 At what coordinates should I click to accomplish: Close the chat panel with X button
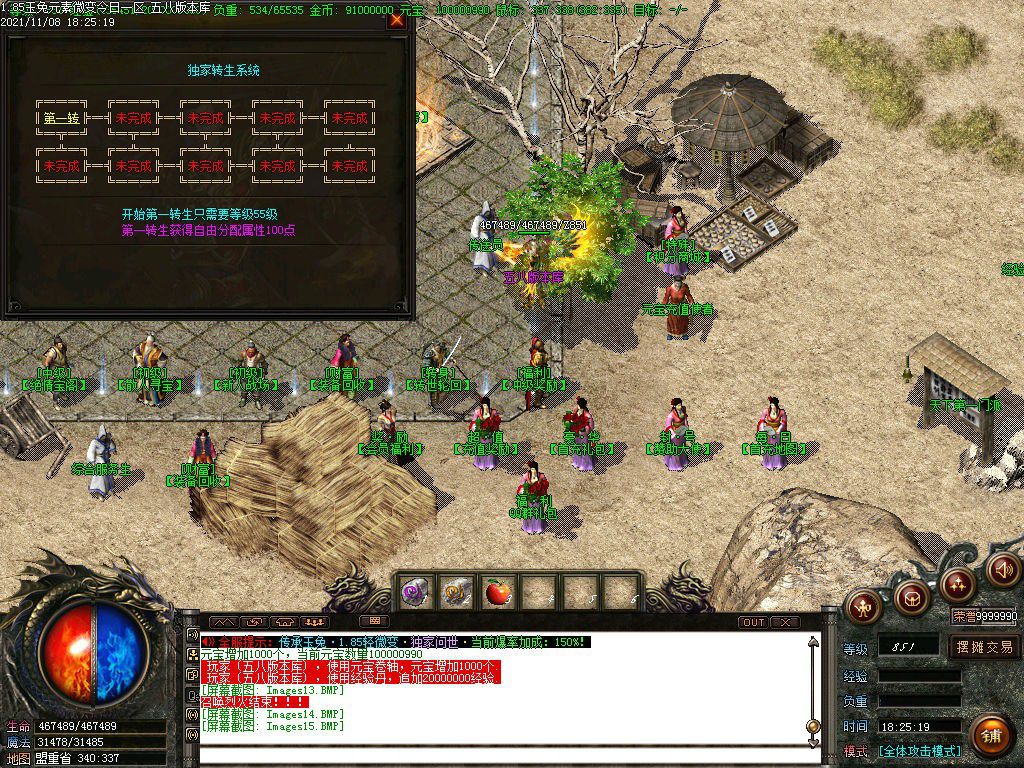pyautogui.click(x=785, y=622)
